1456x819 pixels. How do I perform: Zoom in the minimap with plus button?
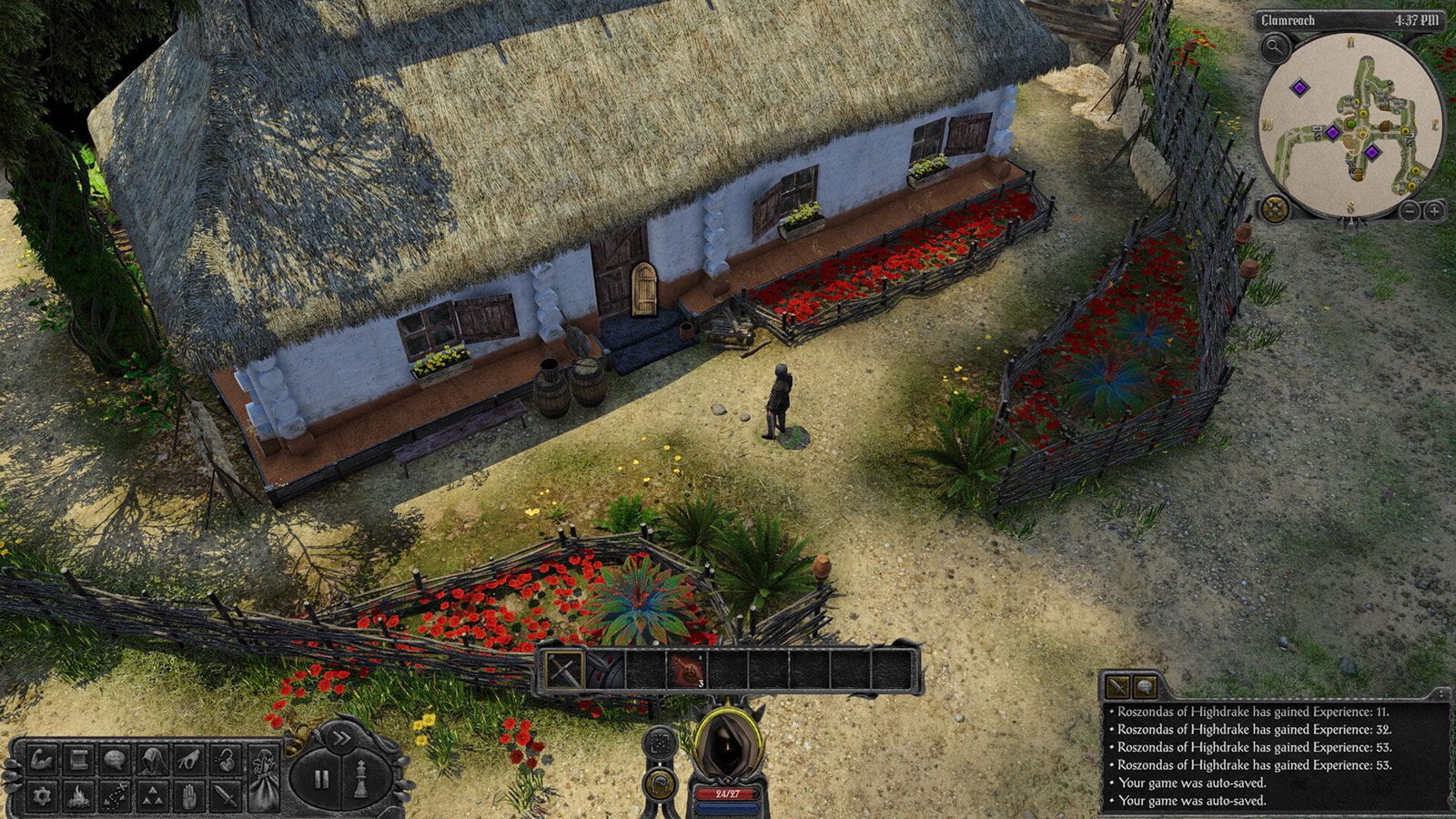[1434, 211]
